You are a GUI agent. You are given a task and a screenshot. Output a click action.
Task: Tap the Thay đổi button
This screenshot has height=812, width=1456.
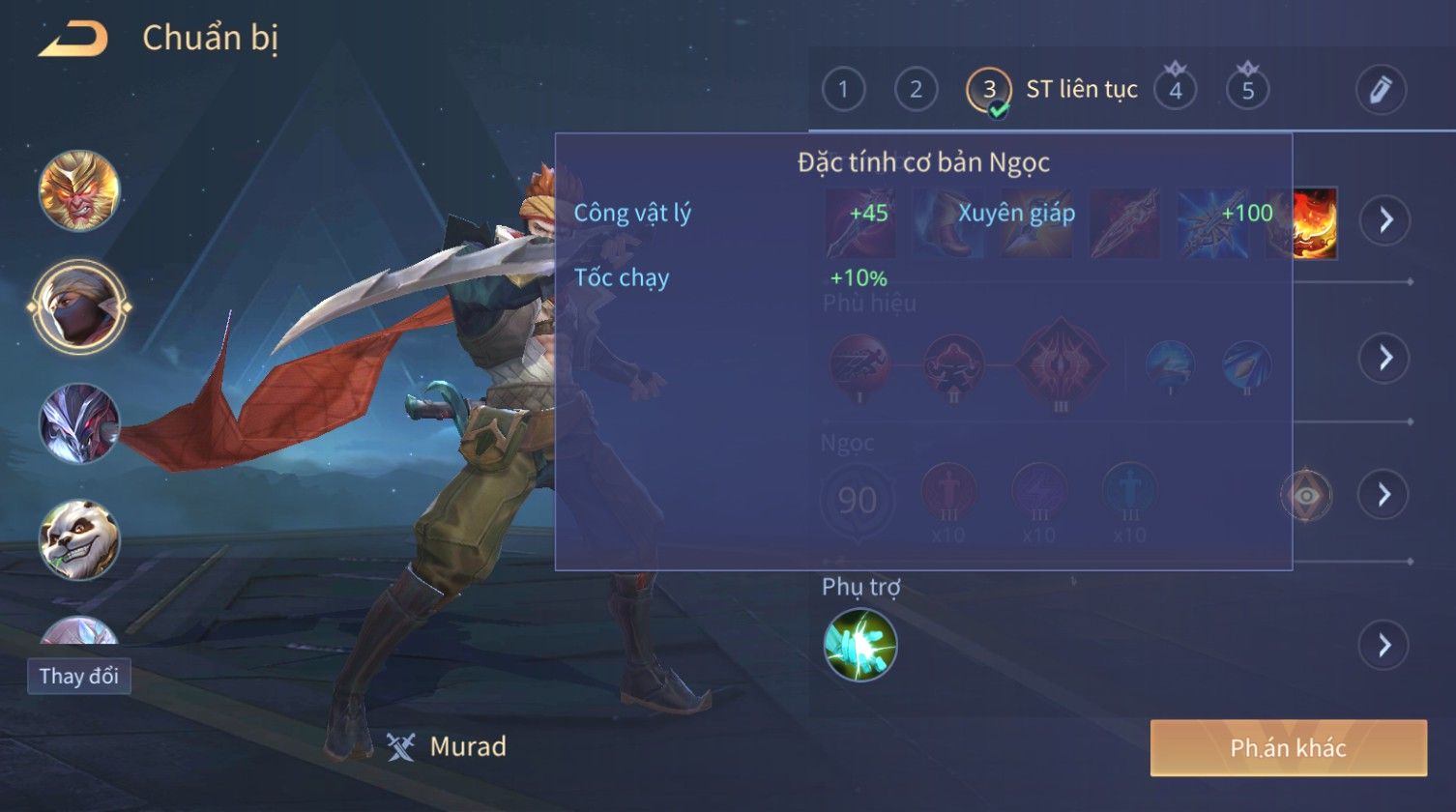[79, 676]
